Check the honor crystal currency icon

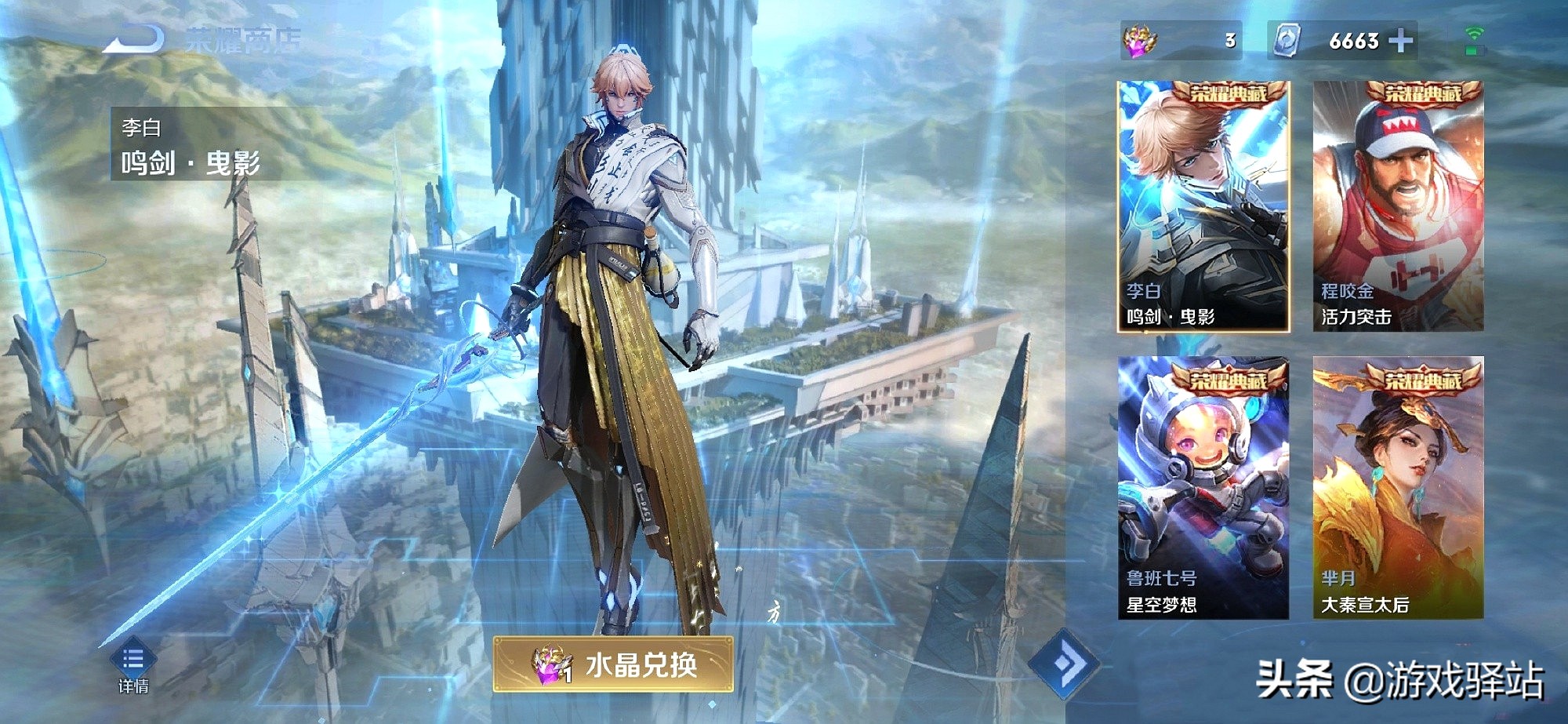[x=1140, y=41]
